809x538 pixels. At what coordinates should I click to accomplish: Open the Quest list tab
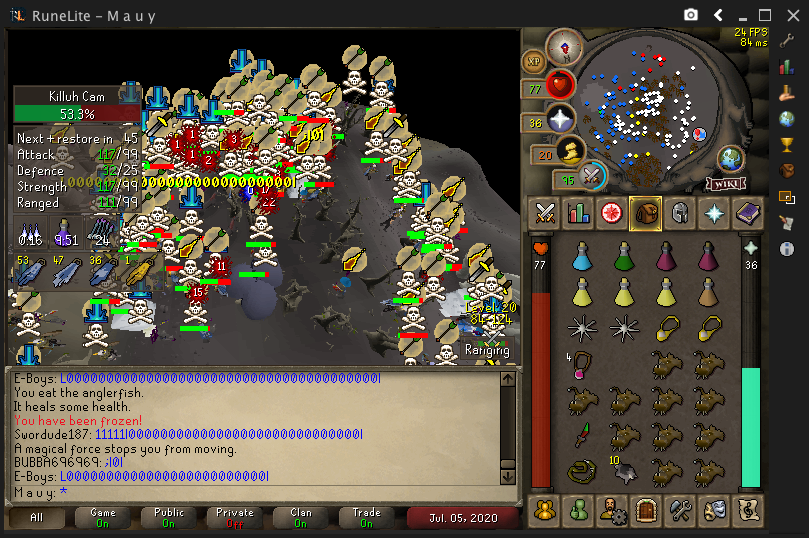point(612,212)
